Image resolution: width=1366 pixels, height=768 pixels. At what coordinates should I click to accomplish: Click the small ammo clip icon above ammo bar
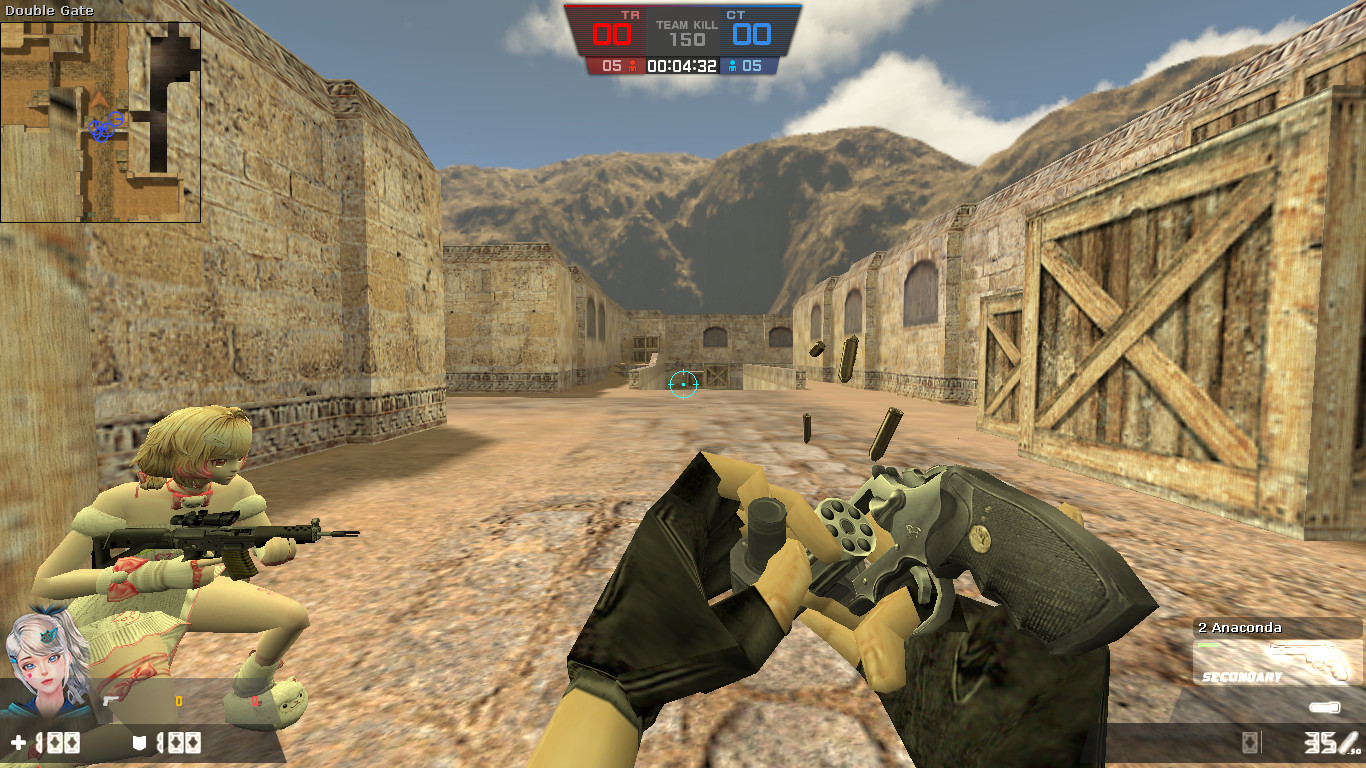[x=1324, y=707]
